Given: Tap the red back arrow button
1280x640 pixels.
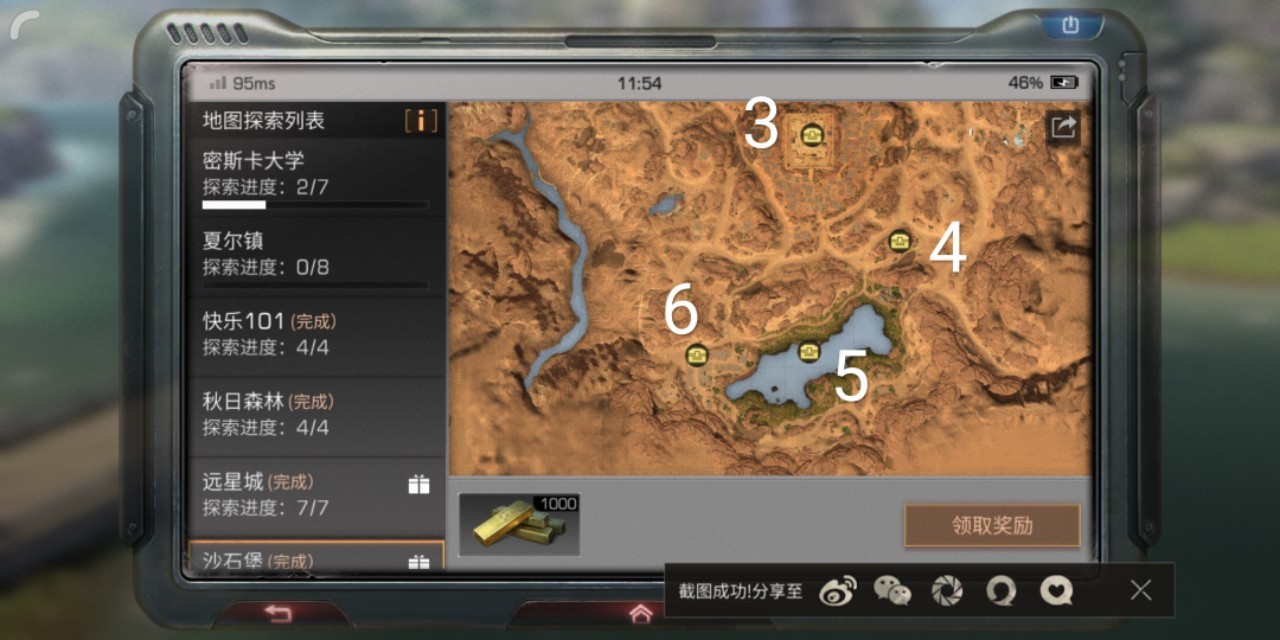Looking at the screenshot, I should pyautogui.click(x=277, y=613).
